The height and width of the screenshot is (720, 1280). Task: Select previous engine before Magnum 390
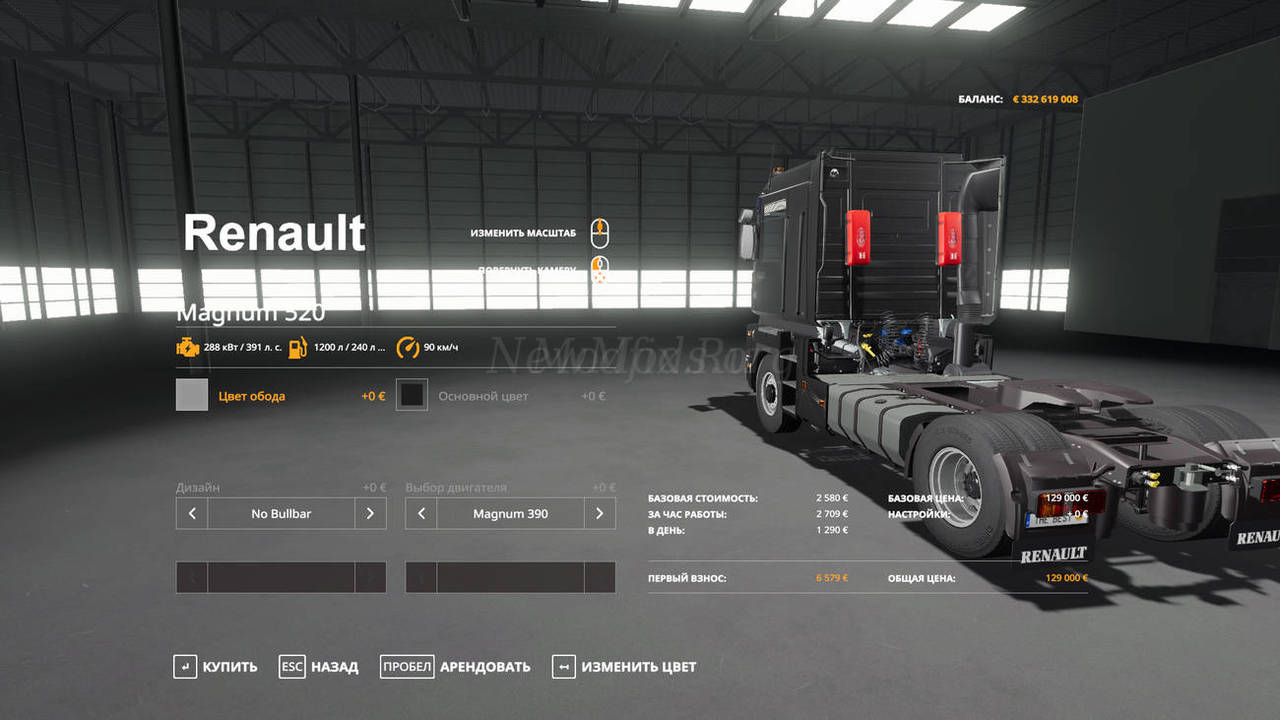tap(421, 514)
